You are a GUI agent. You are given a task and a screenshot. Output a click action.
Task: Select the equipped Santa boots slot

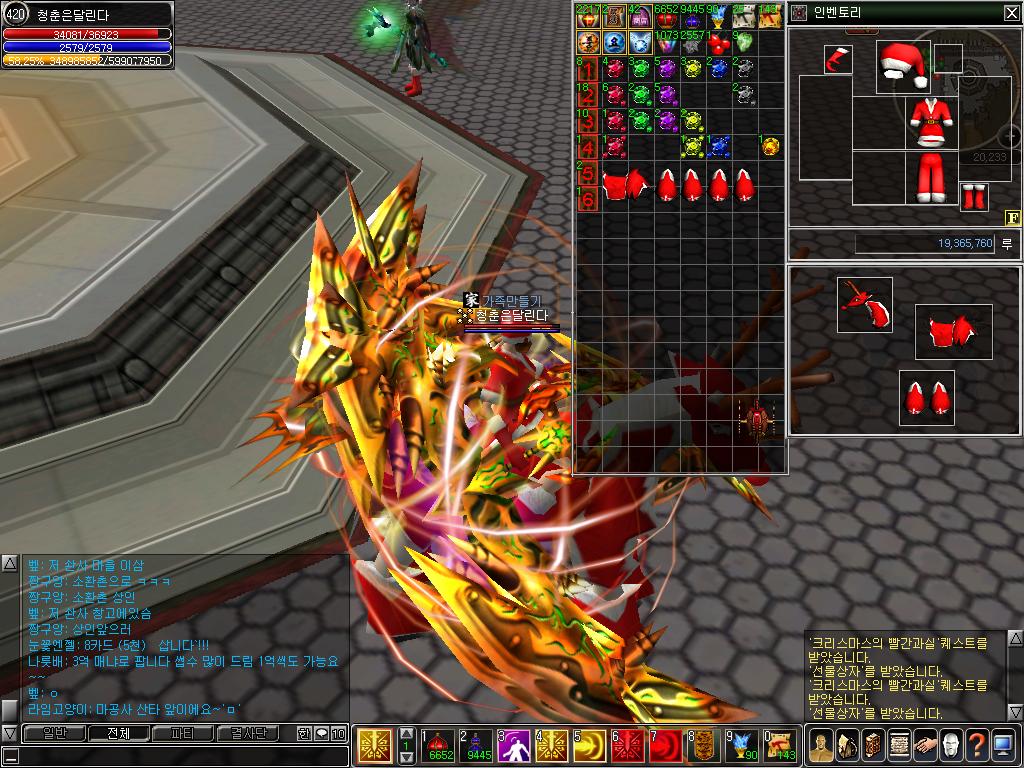973,197
